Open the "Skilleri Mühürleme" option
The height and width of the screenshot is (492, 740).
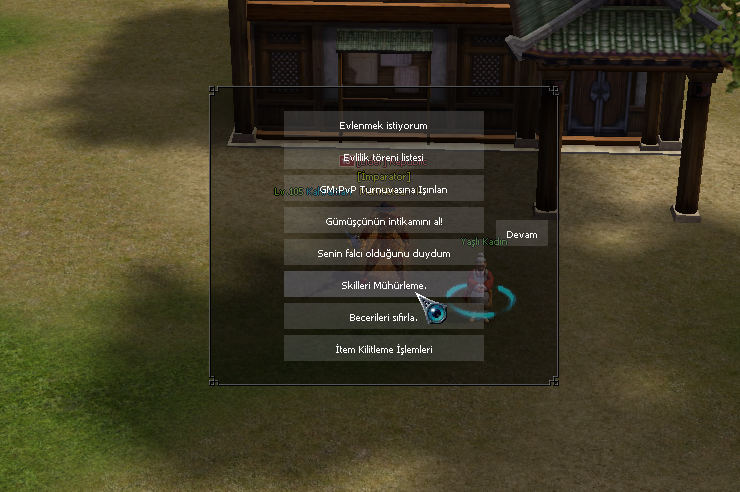click(384, 285)
